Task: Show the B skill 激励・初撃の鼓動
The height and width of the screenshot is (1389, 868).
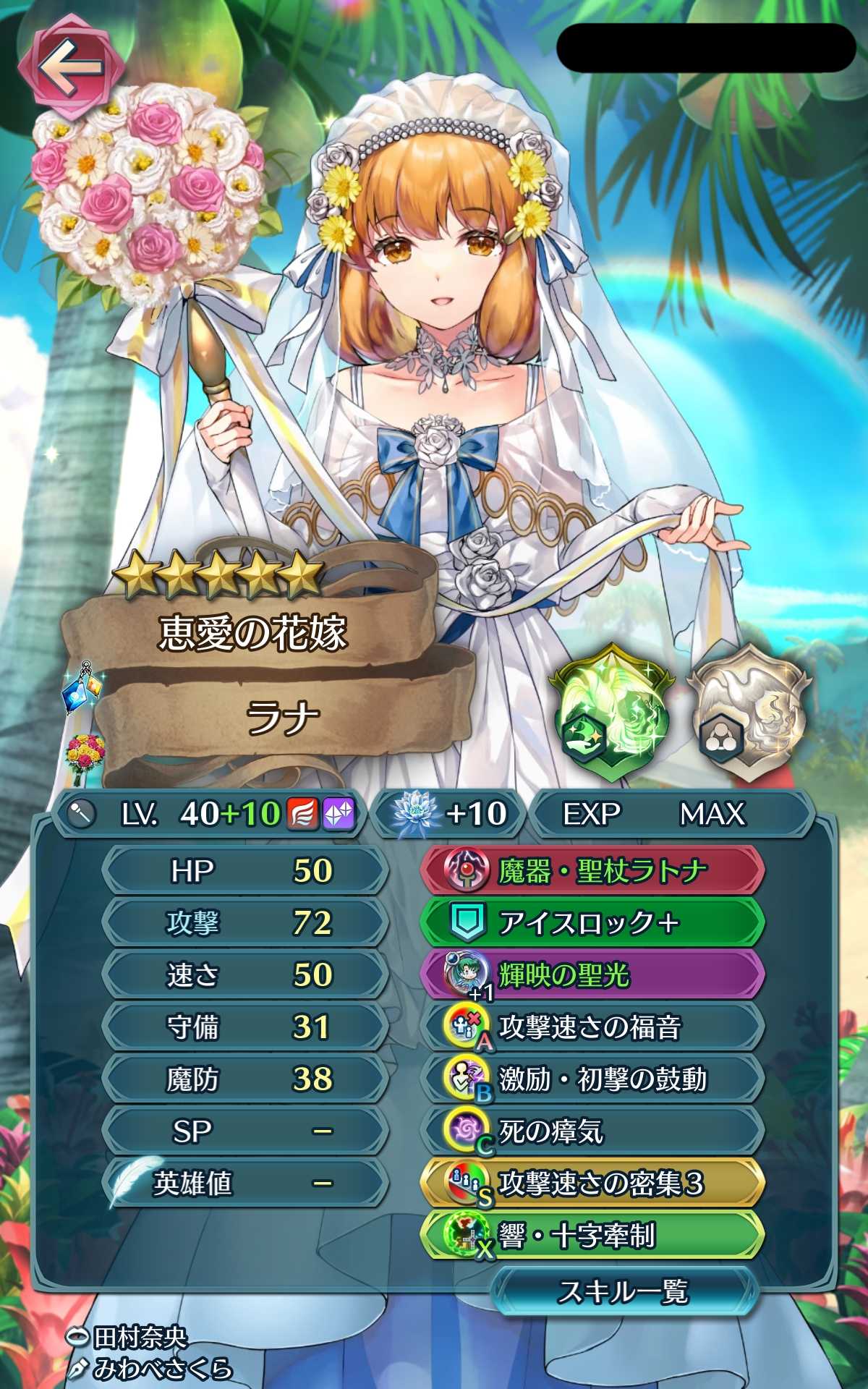Action: (592, 1079)
